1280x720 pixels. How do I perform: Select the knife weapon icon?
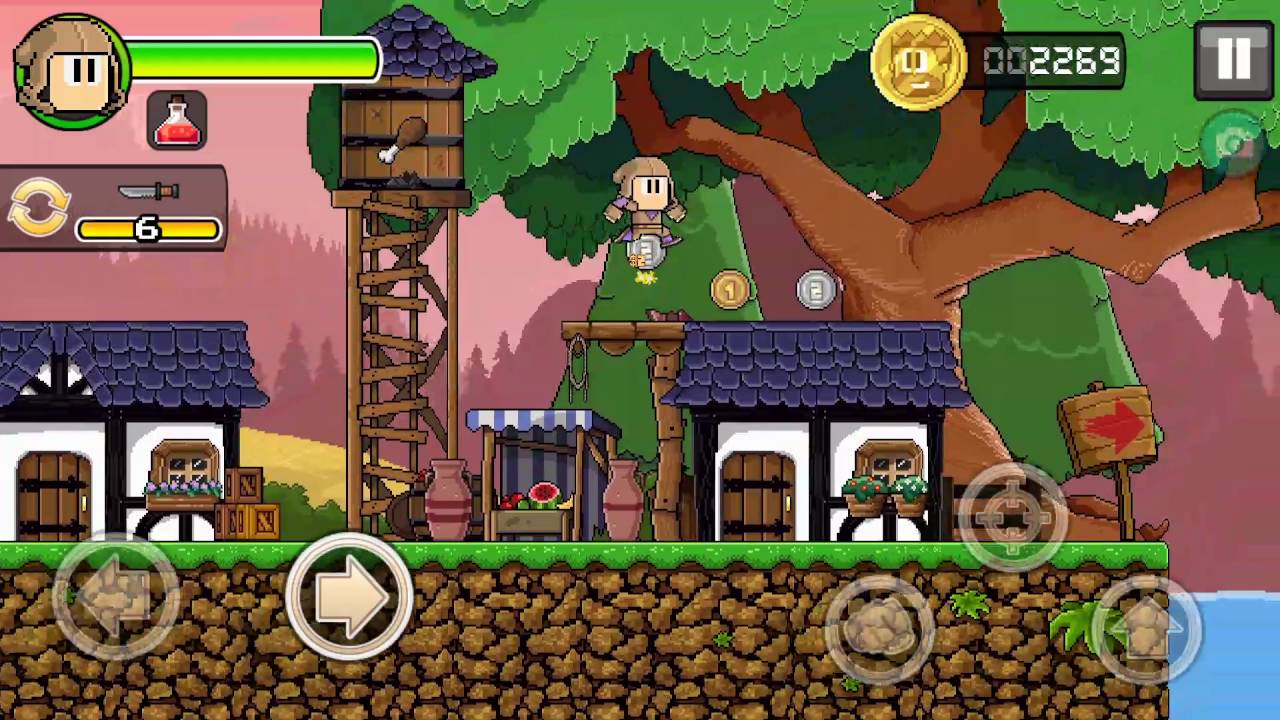[148, 191]
